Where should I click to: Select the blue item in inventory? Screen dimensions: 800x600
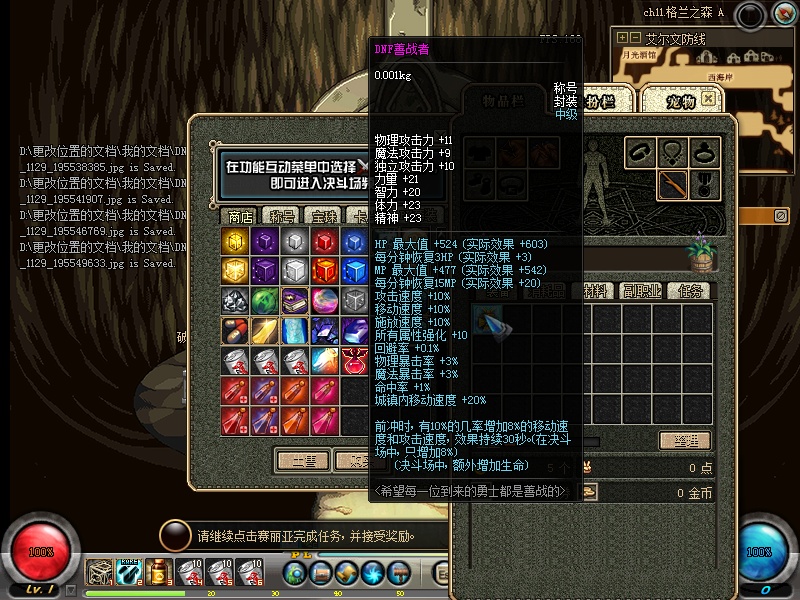(488, 321)
